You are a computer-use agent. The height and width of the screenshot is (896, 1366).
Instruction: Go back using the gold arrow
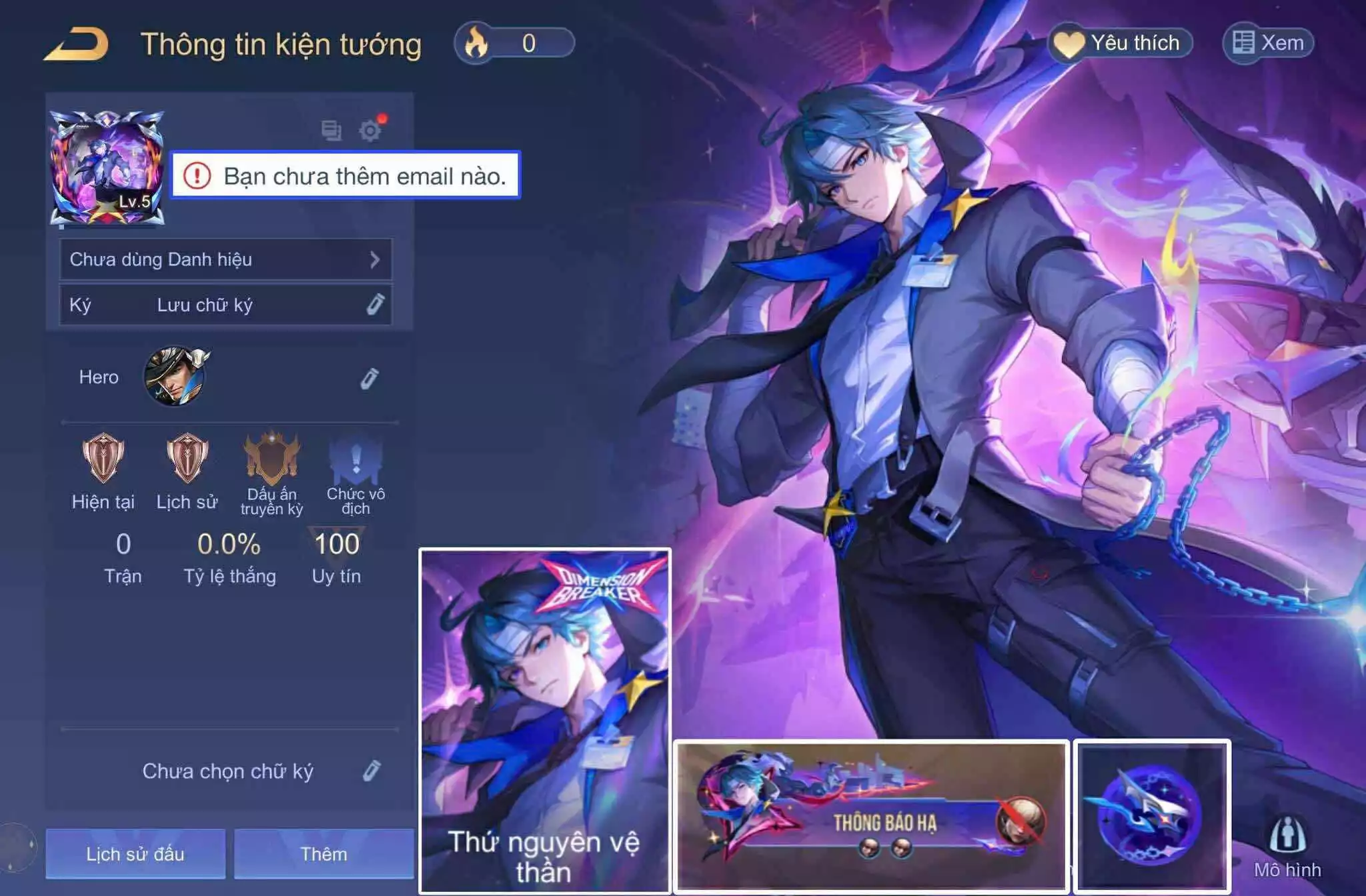click(x=76, y=44)
